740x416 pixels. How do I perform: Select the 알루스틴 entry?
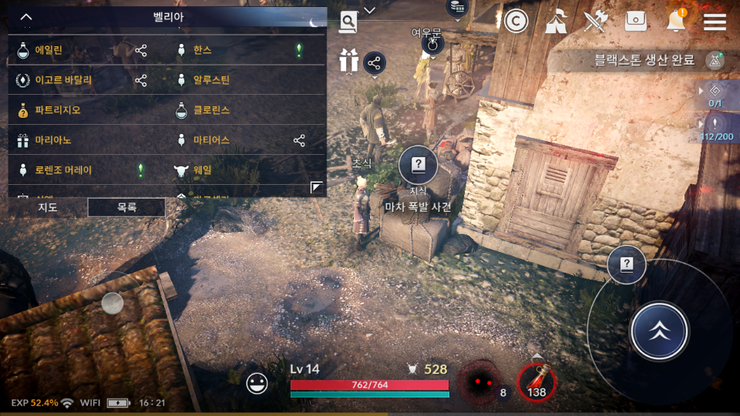click(x=211, y=80)
